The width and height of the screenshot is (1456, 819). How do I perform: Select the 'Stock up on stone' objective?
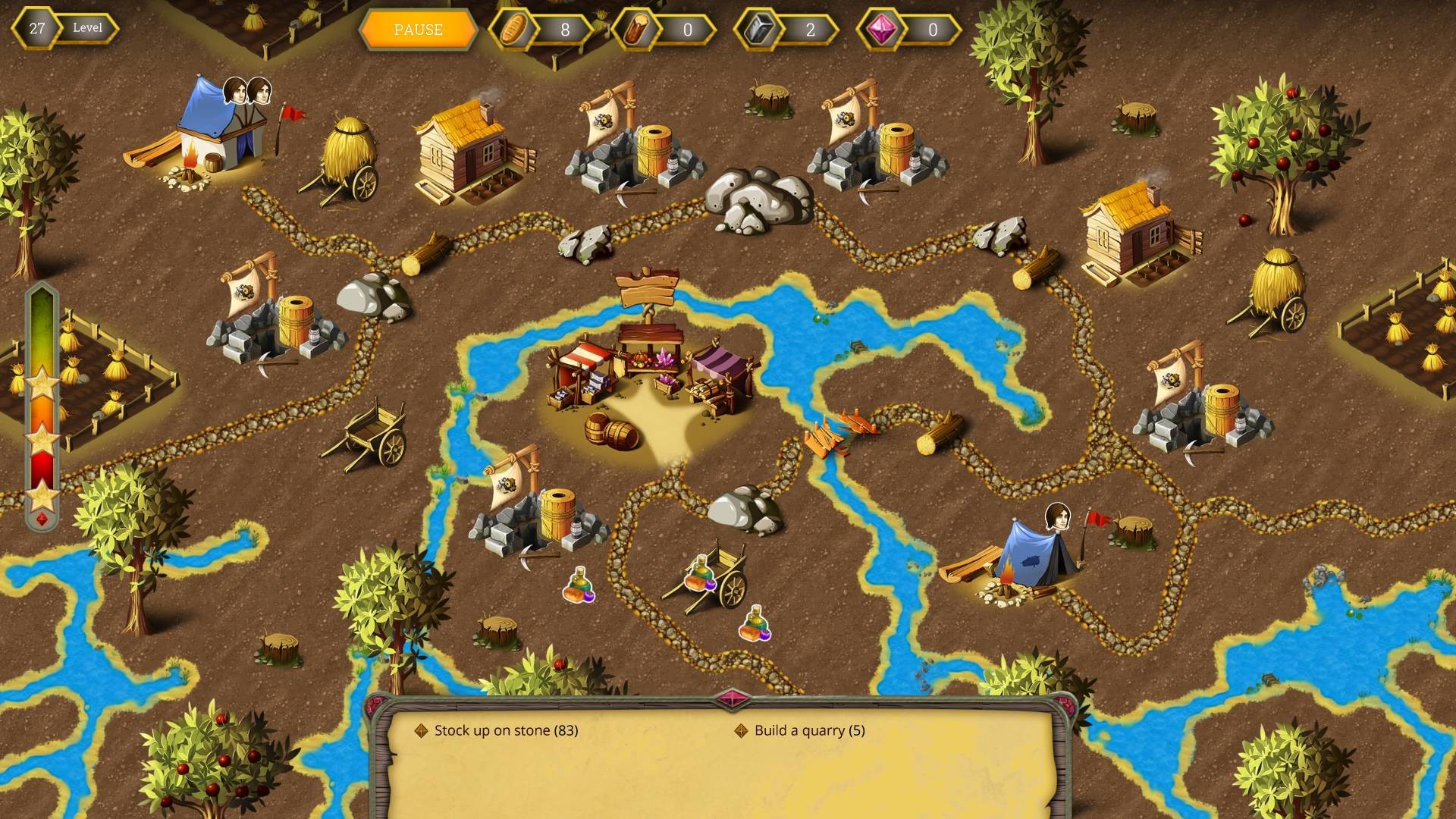(x=505, y=730)
